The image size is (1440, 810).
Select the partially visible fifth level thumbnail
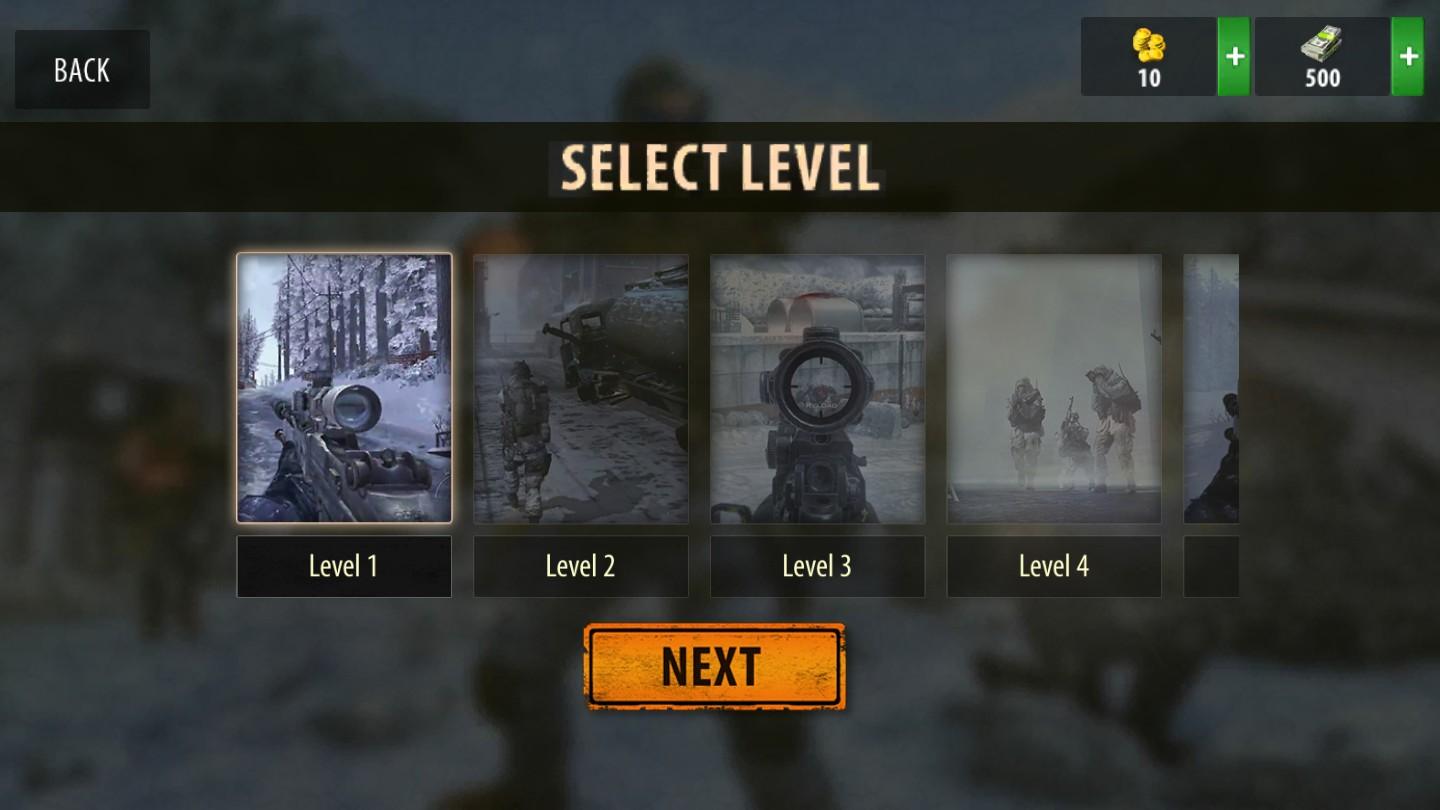(x=1211, y=388)
